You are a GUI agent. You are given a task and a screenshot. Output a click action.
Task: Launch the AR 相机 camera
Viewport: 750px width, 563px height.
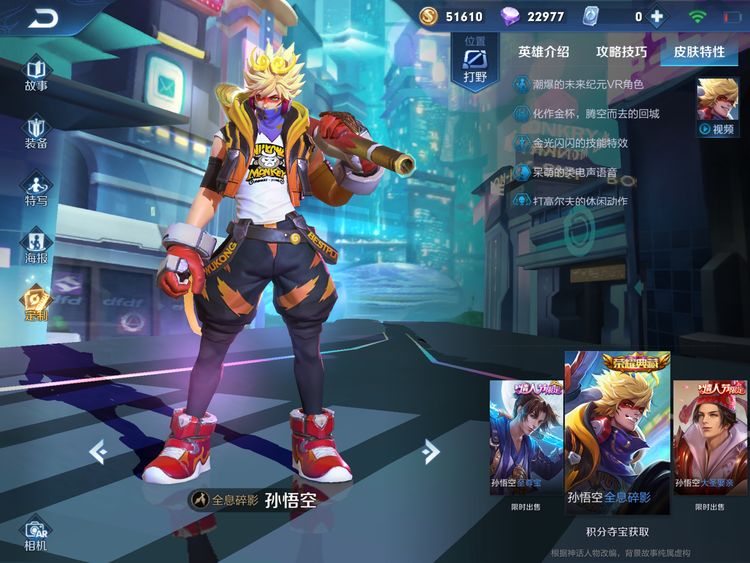pyautogui.click(x=36, y=535)
